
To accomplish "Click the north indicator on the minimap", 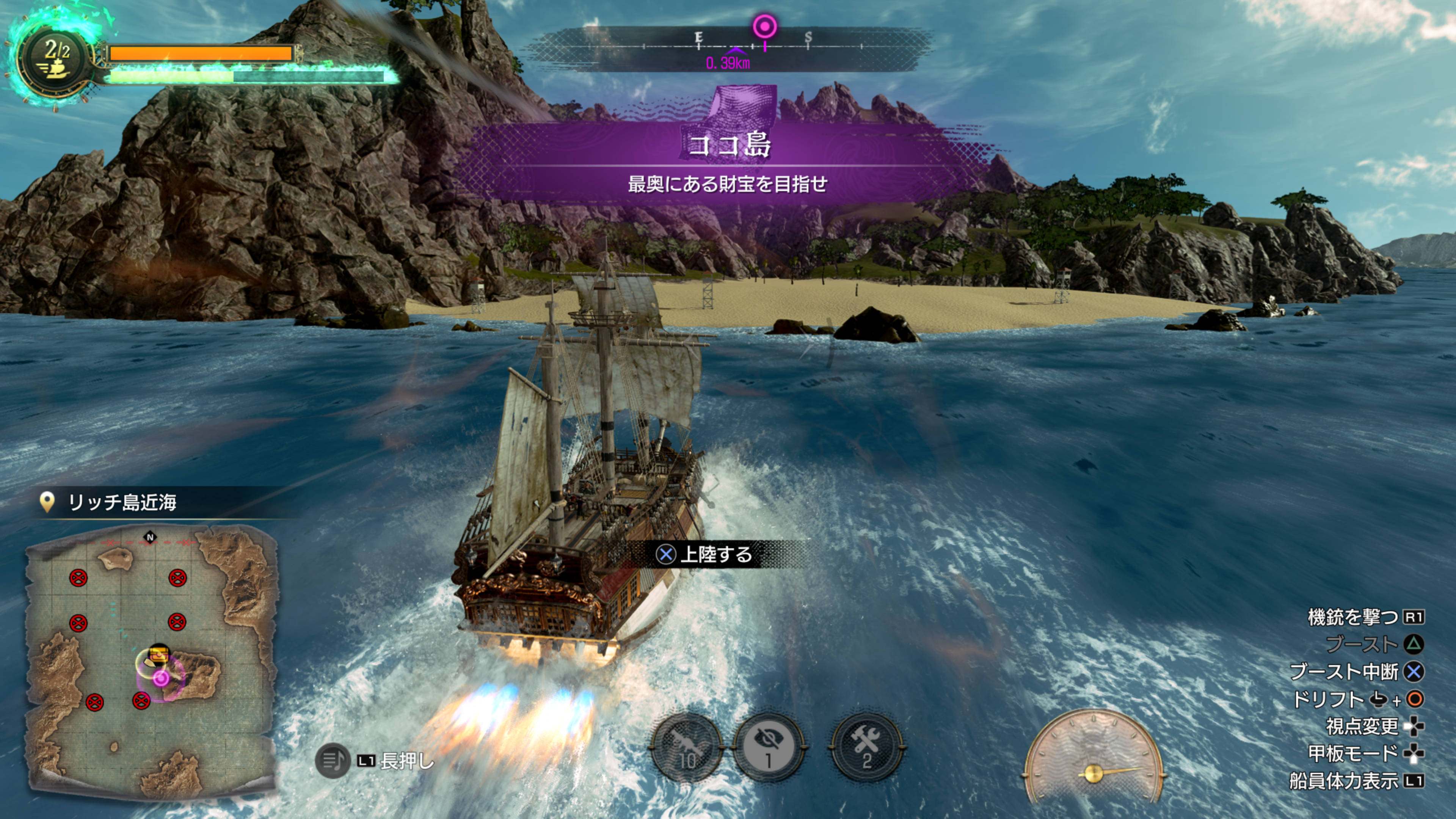I will point(151,537).
